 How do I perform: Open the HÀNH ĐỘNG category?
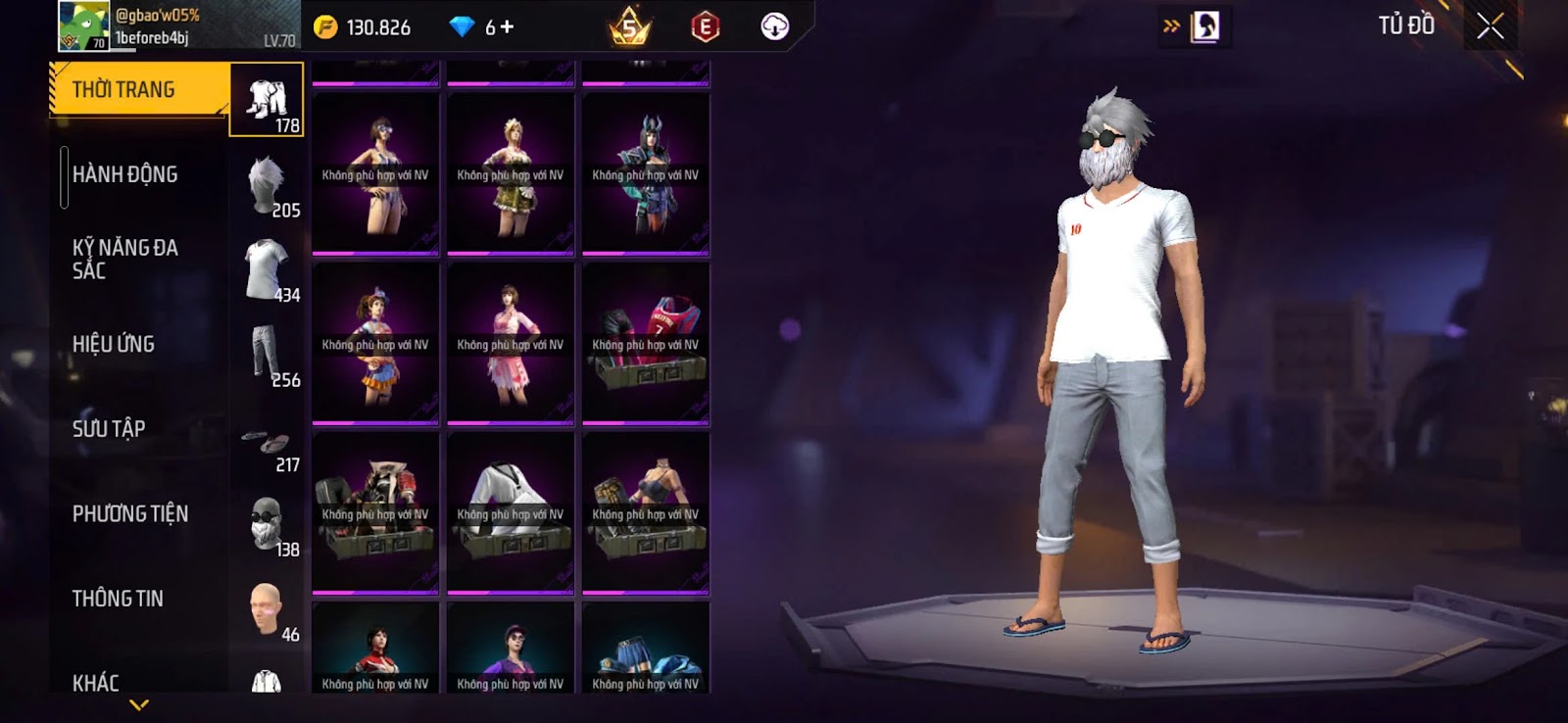125,174
